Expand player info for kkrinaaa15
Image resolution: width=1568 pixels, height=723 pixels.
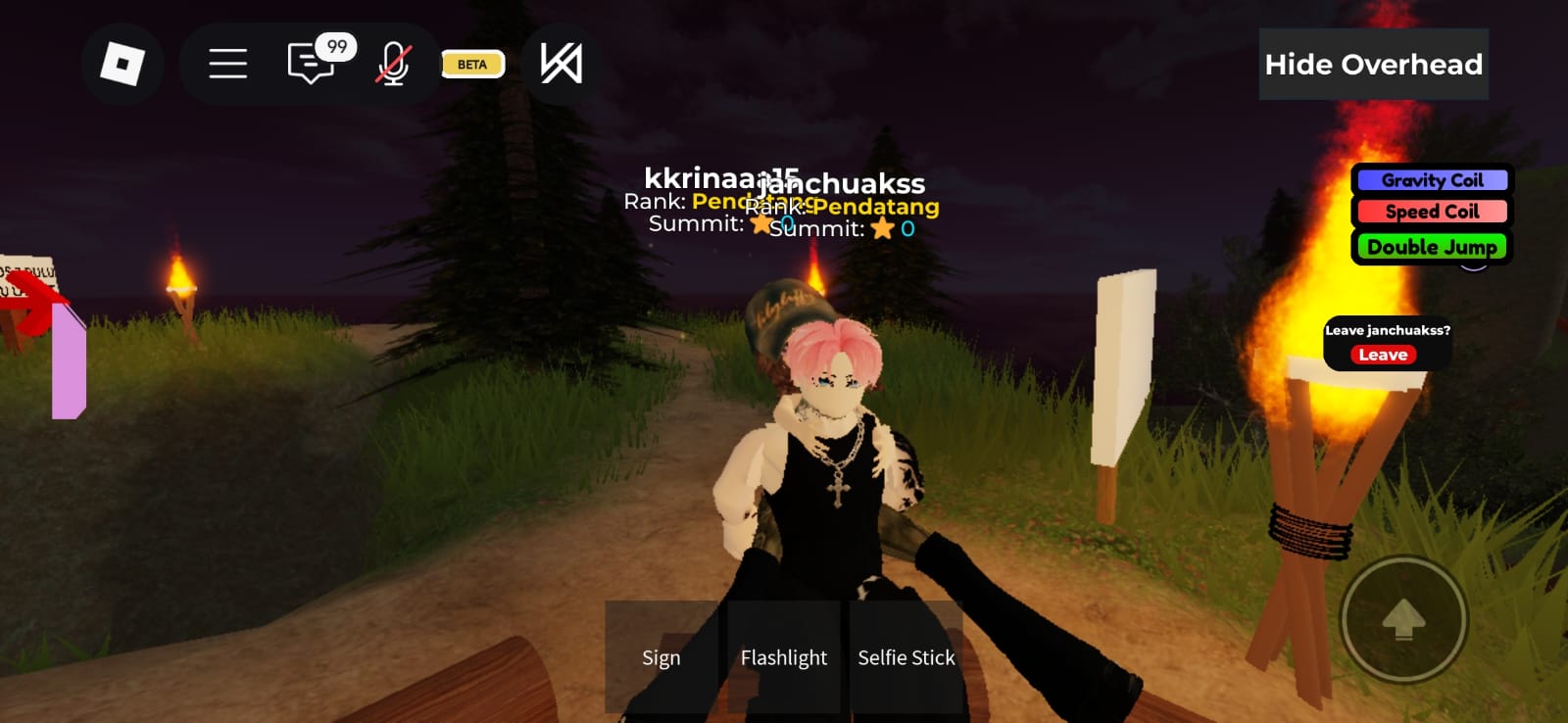pos(722,179)
